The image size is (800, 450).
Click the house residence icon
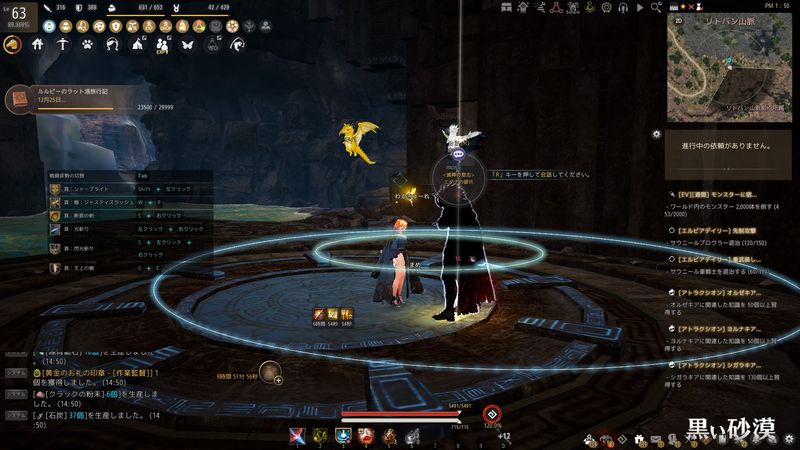pos(38,44)
